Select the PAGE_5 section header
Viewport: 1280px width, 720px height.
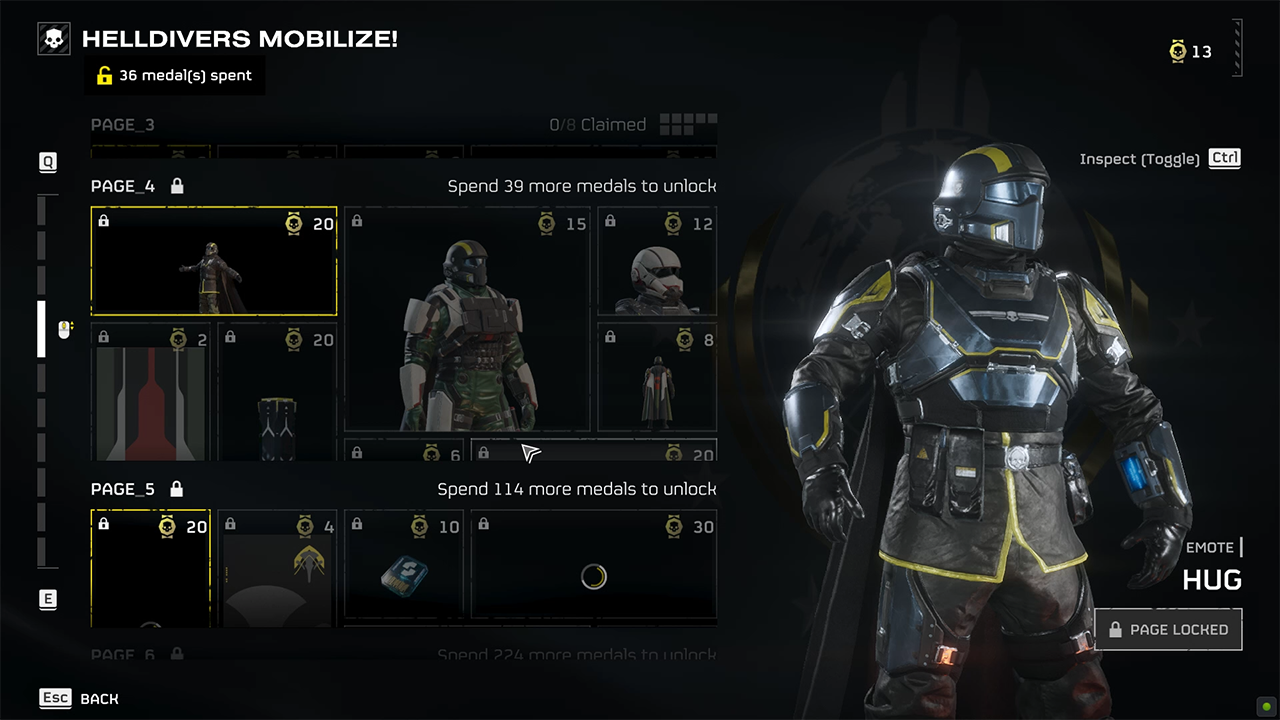123,489
